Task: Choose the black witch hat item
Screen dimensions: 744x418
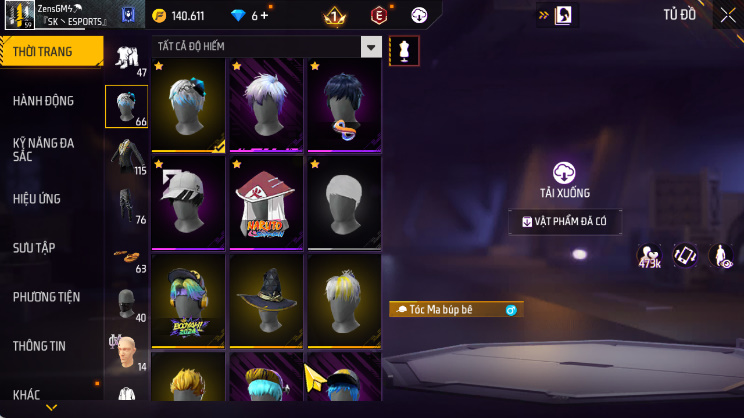Action: 267,298
